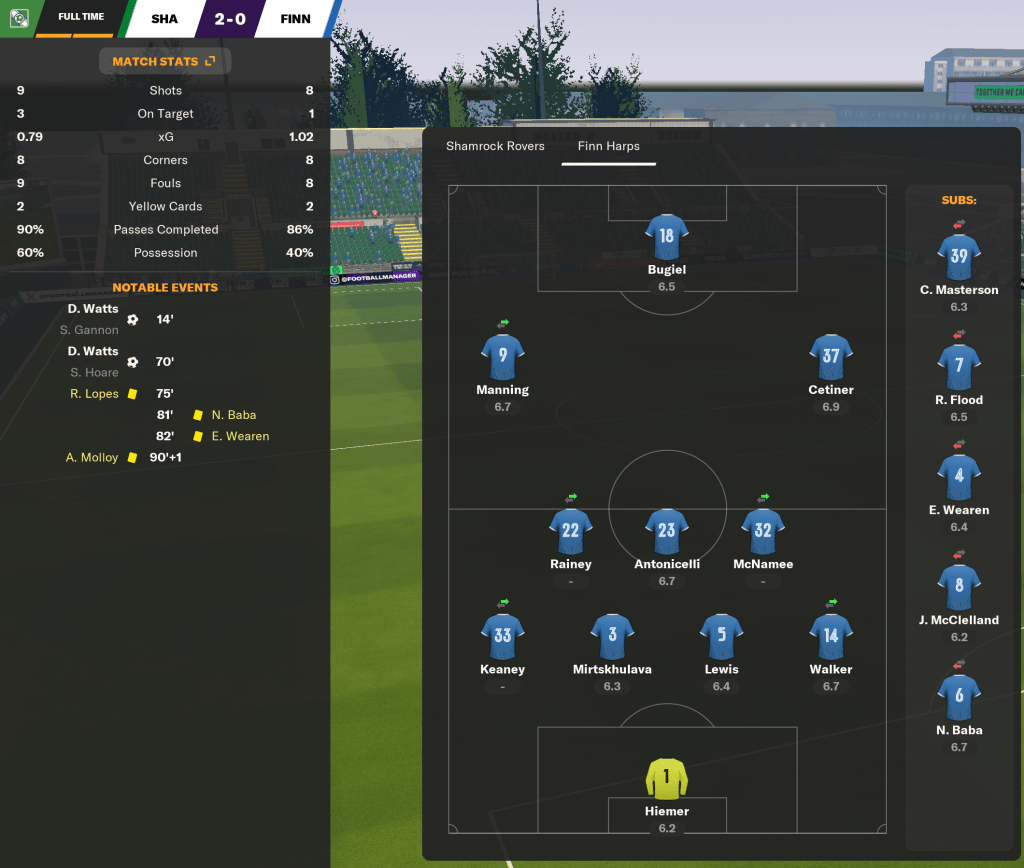The height and width of the screenshot is (868, 1024).
Task: Pick Antonicelli's number 23 shirt
Action: (666, 531)
